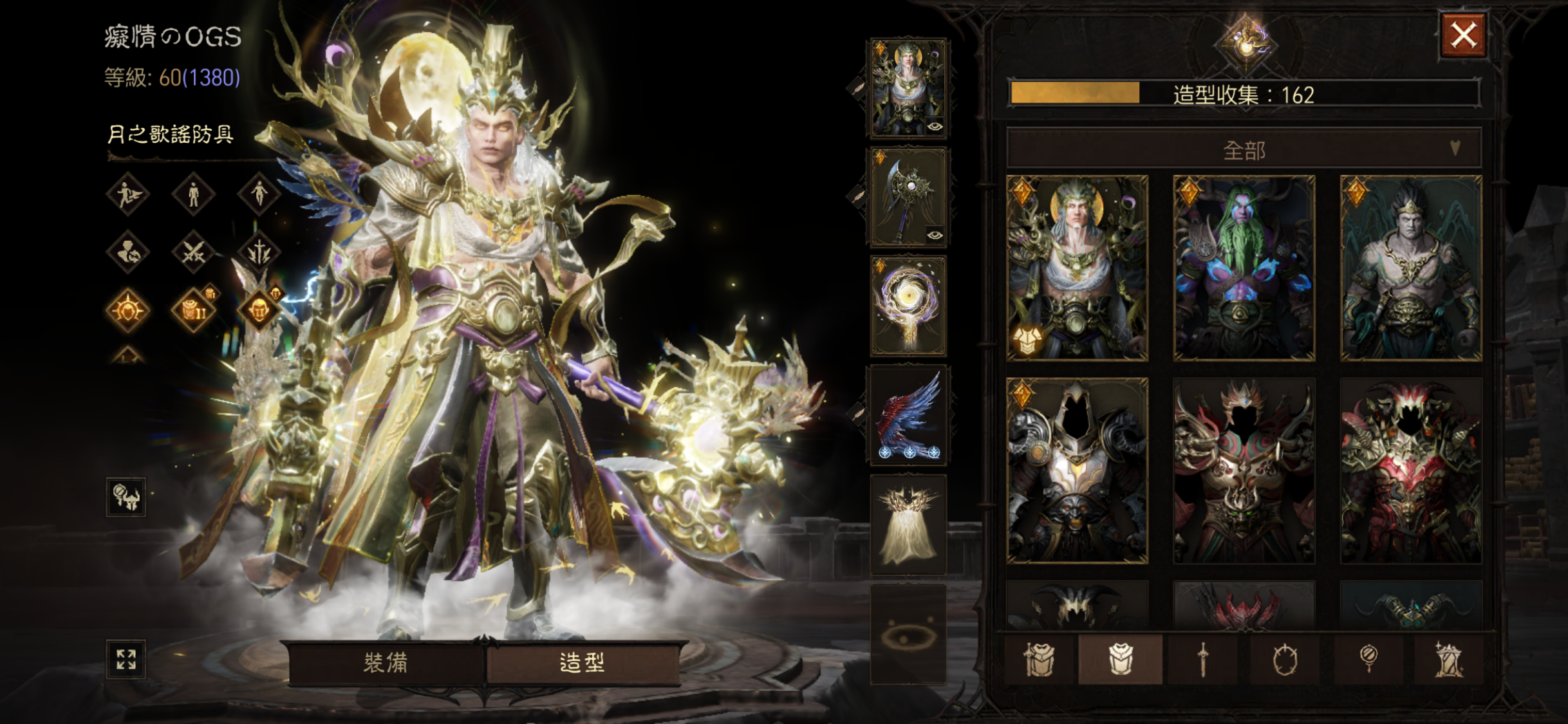Select the running pose icon
The height and width of the screenshot is (724, 1568).
pyautogui.click(x=127, y=194)
